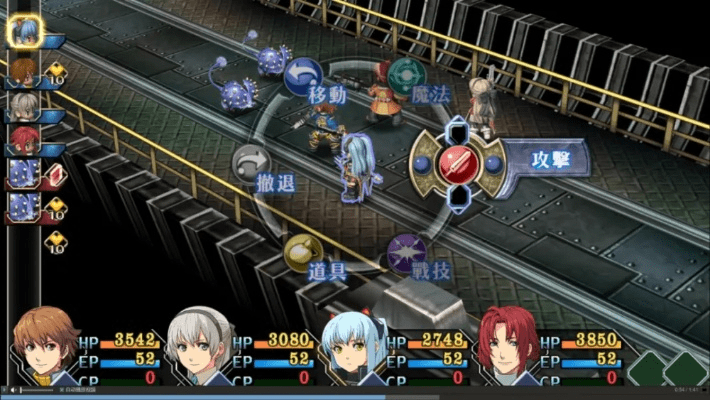Choose the 撤退 retreat command
The width and height of the screenshot is (710, 400).
click(x=252, y=163)
